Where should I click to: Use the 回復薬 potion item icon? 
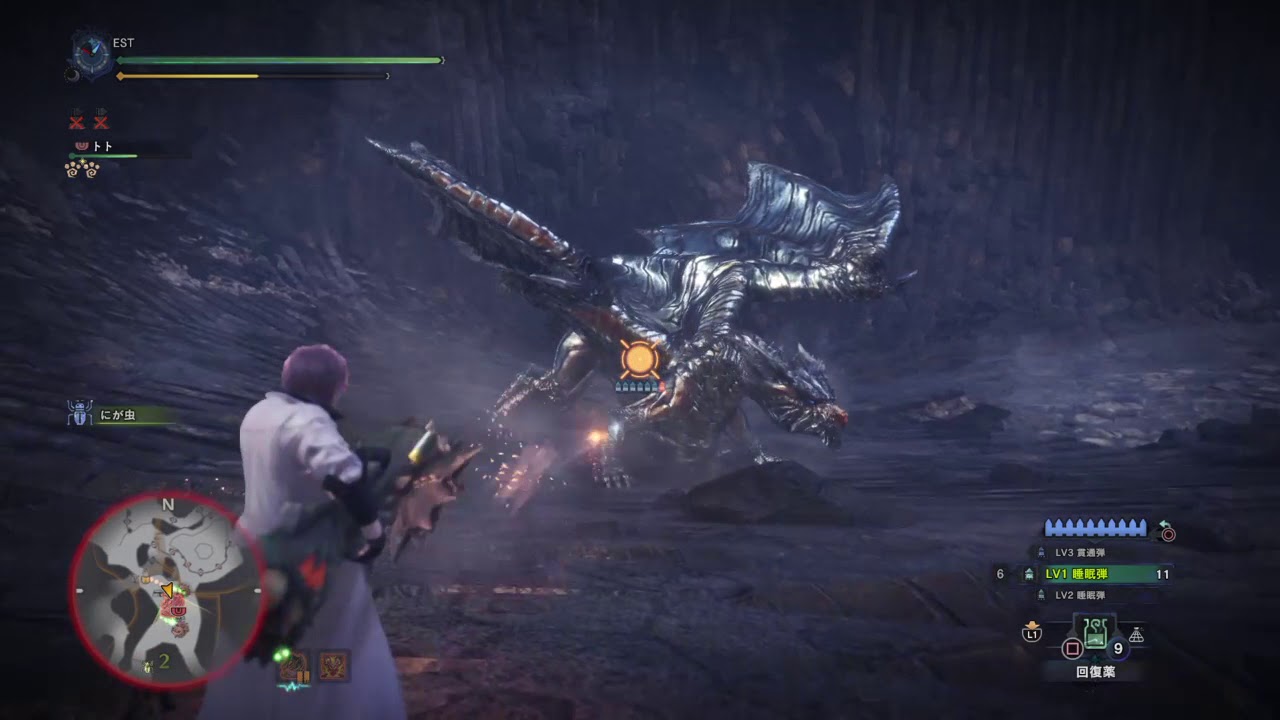click(x=1095, y=633)
